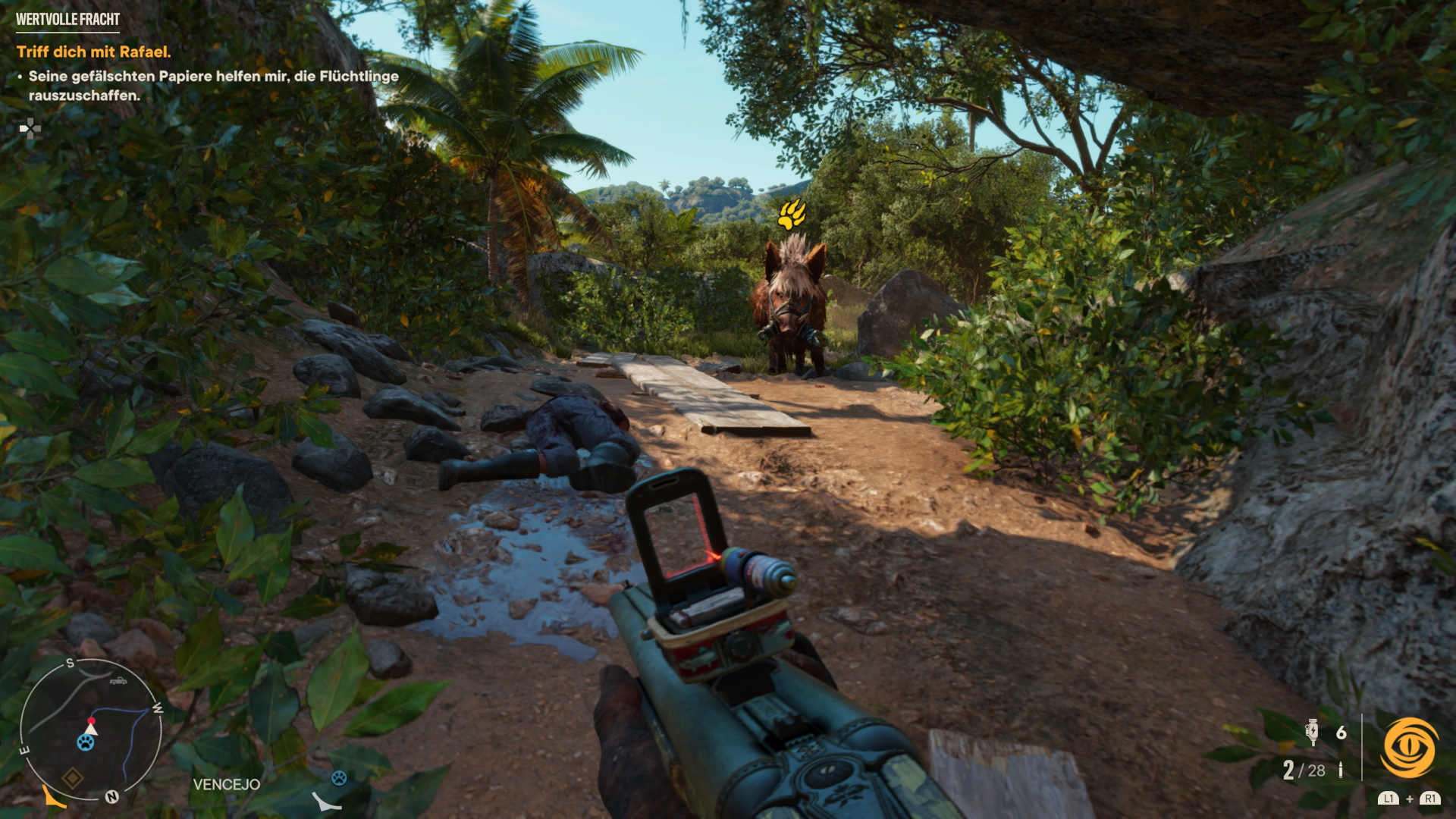Choose the Vencejo location label
The height and width of the screenshot is (819, 1456).
click(226, 784)
